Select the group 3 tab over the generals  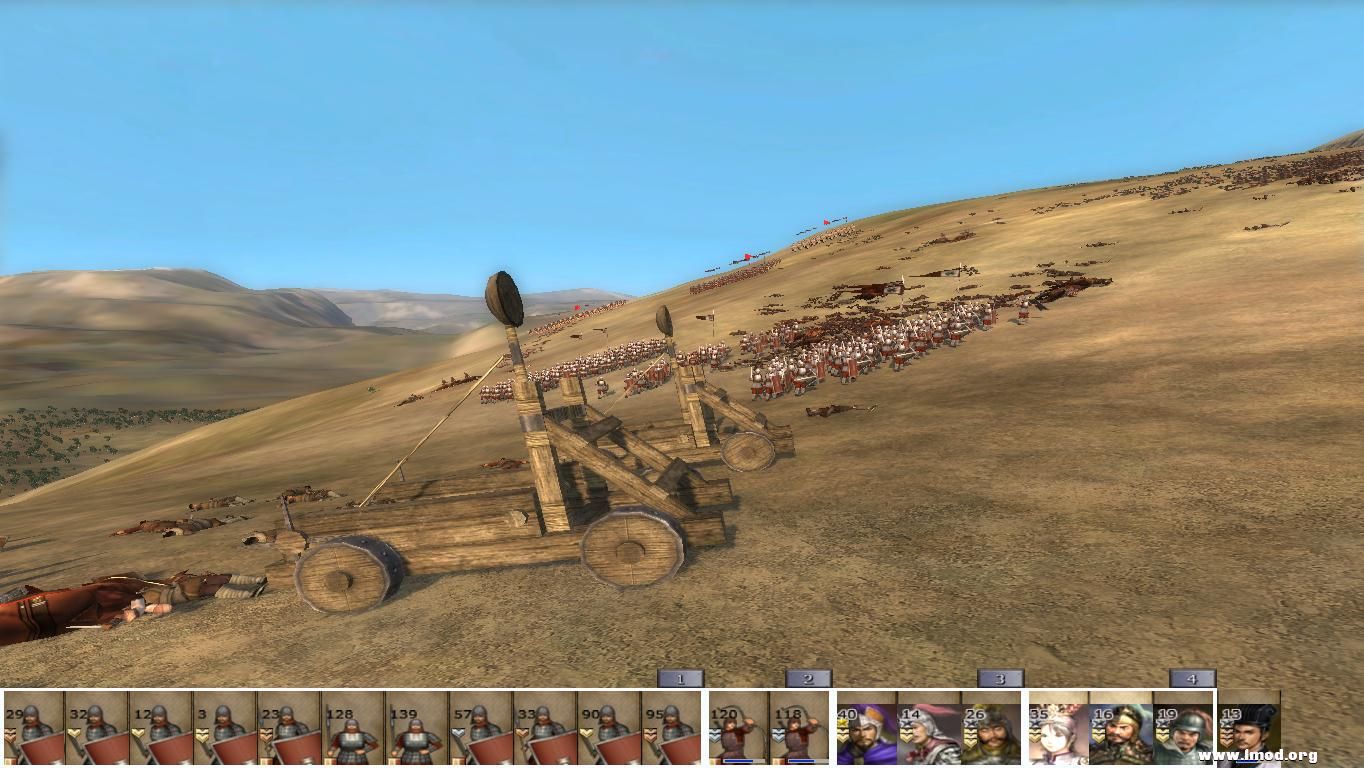click(1000, 677)
